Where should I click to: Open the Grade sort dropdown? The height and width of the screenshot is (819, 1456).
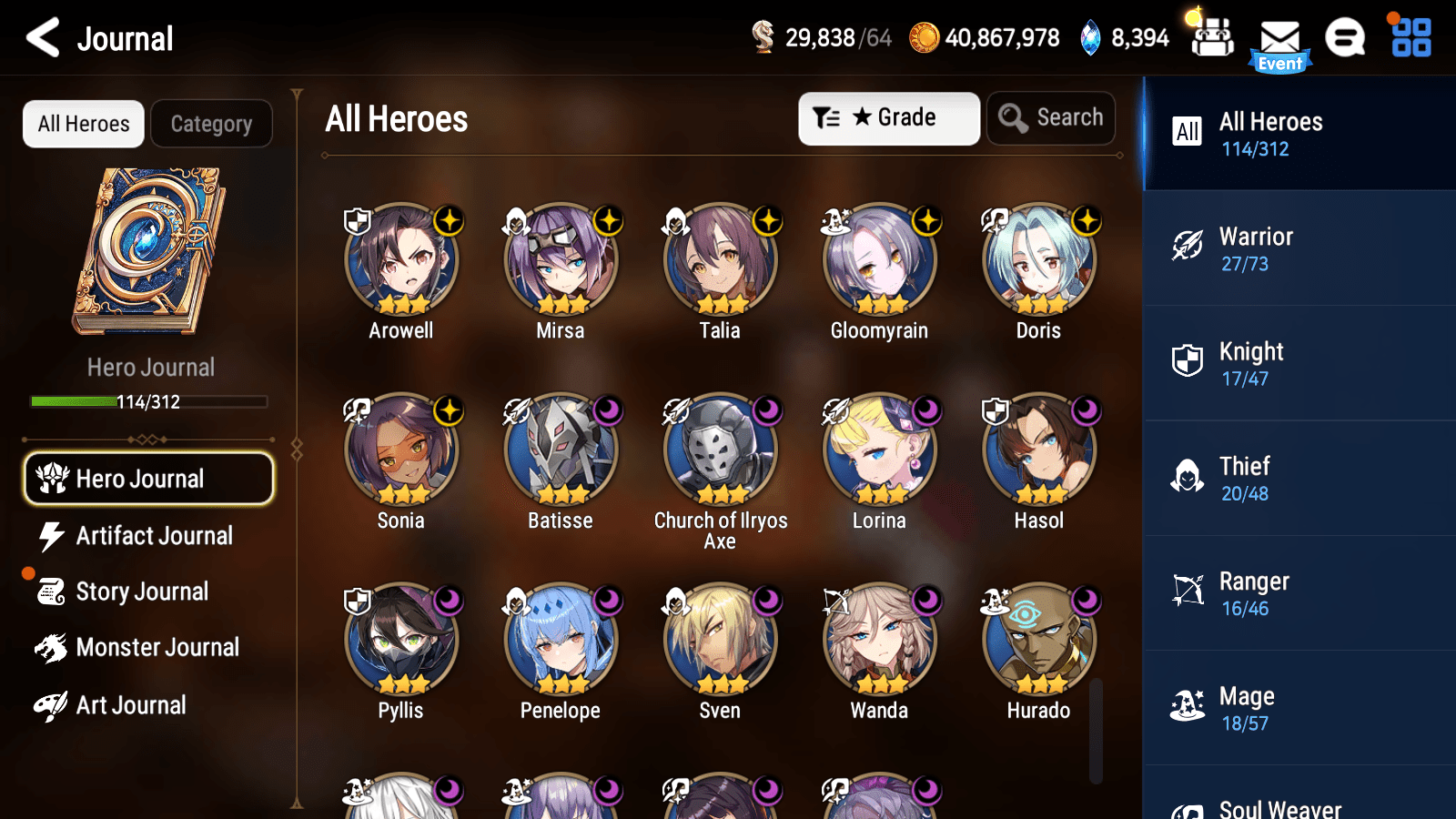(x=889, y=117)
